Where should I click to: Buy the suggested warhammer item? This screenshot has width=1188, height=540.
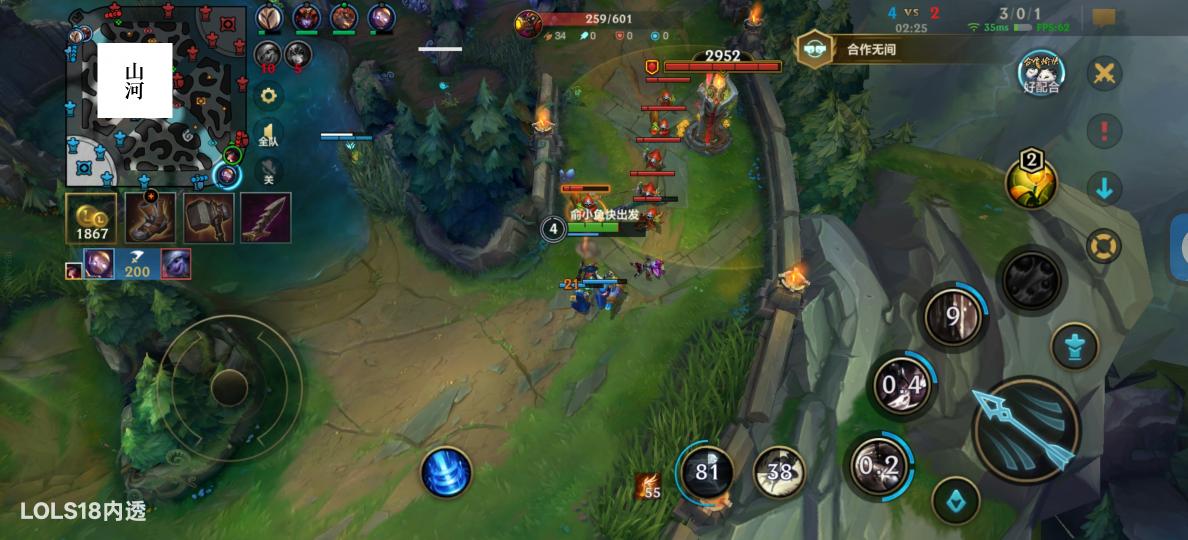[208, 218]
